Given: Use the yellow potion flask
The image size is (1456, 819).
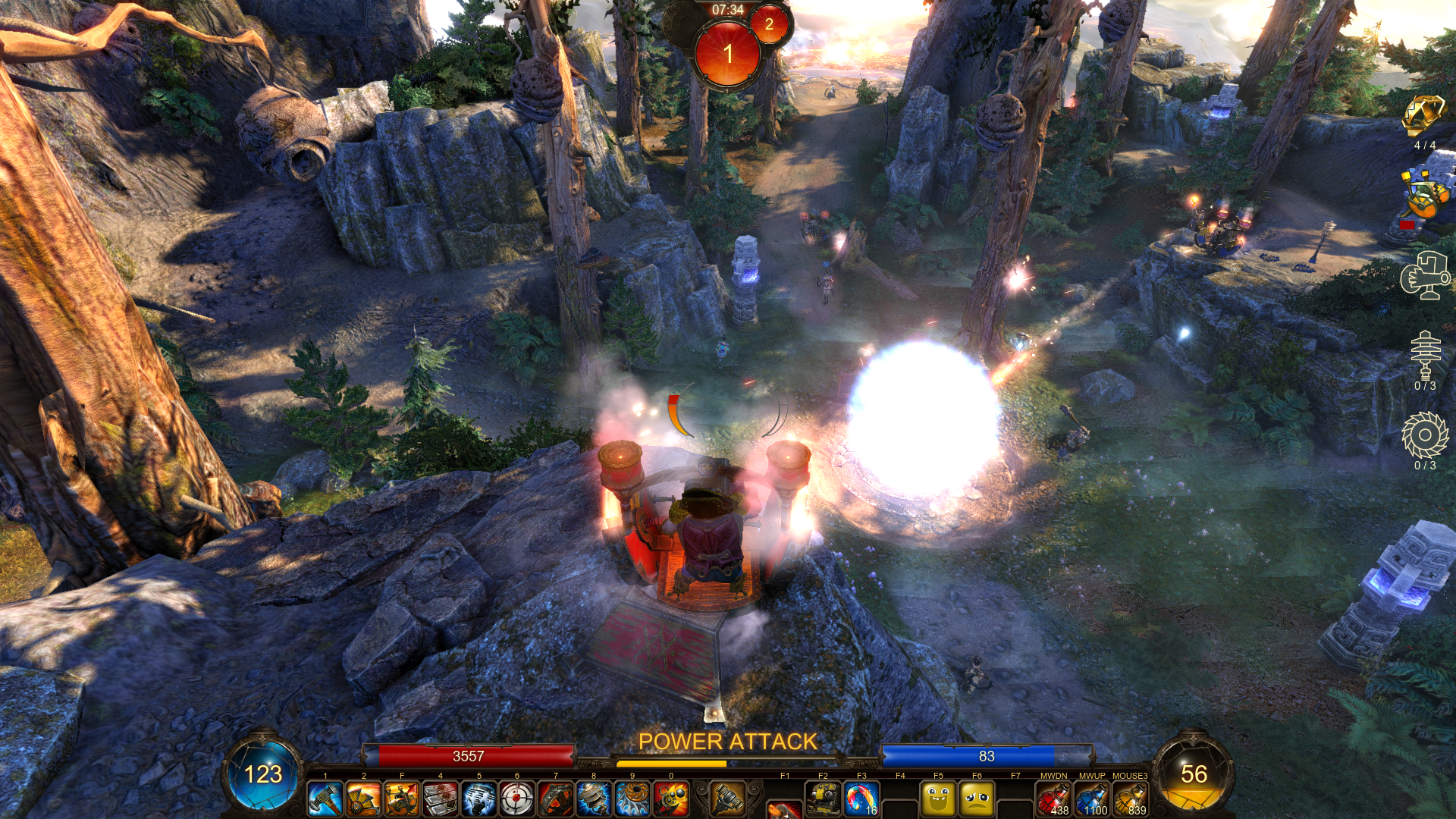Looking at the screenshot, I should 1130,799.
